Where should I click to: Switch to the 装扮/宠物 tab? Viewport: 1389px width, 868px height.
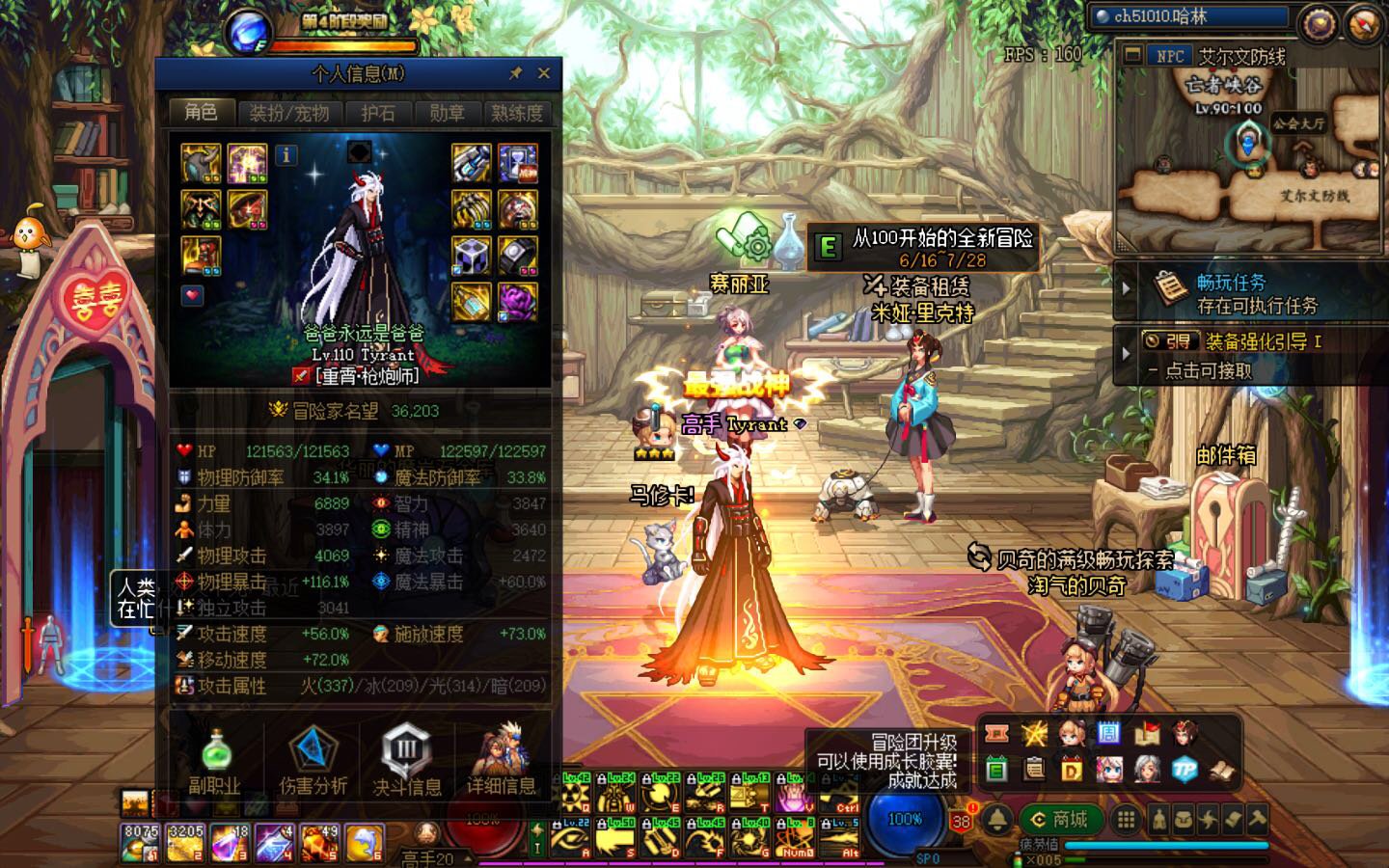click(289, 113)
